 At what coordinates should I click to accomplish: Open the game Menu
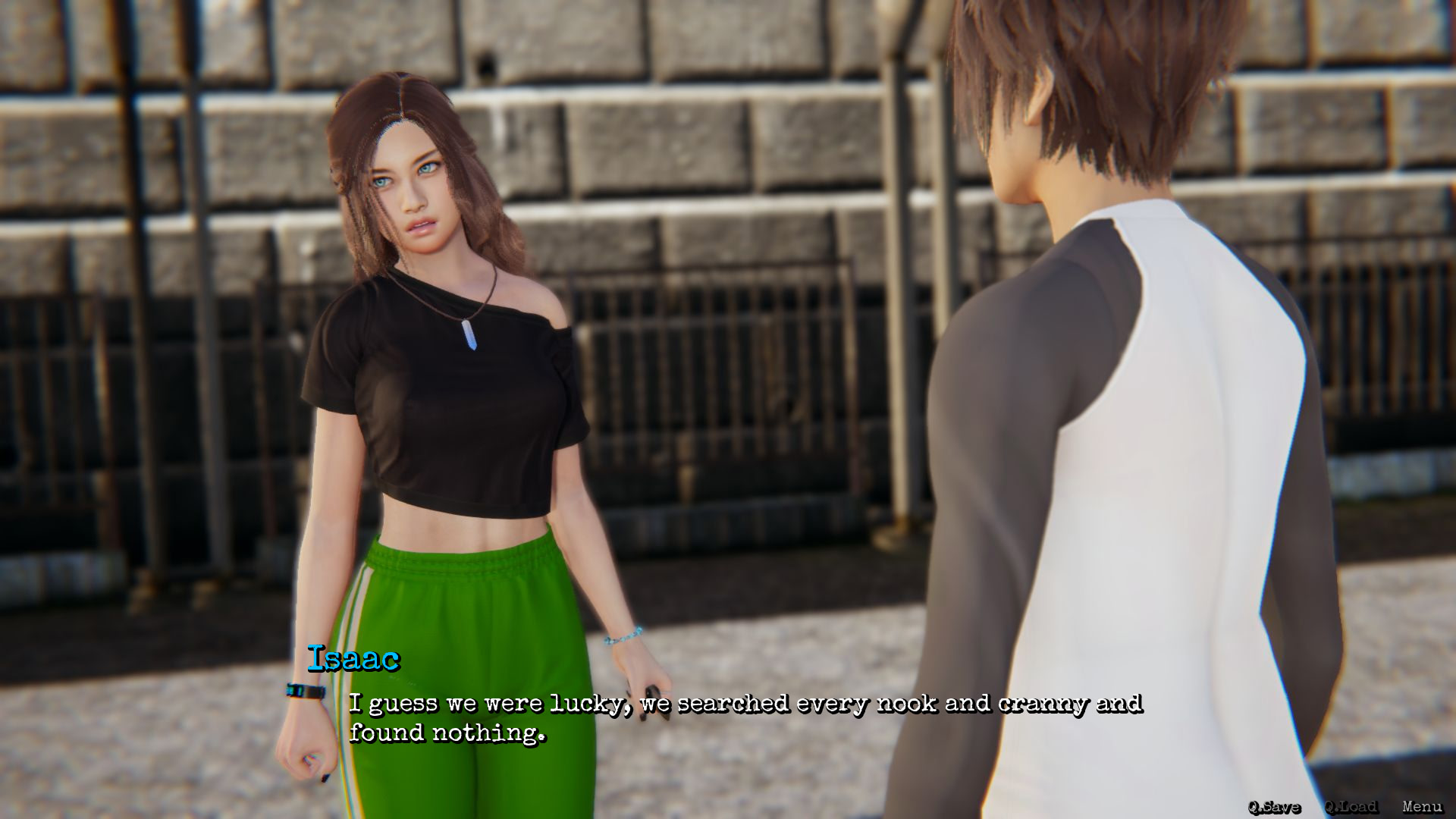point(1422,807)
